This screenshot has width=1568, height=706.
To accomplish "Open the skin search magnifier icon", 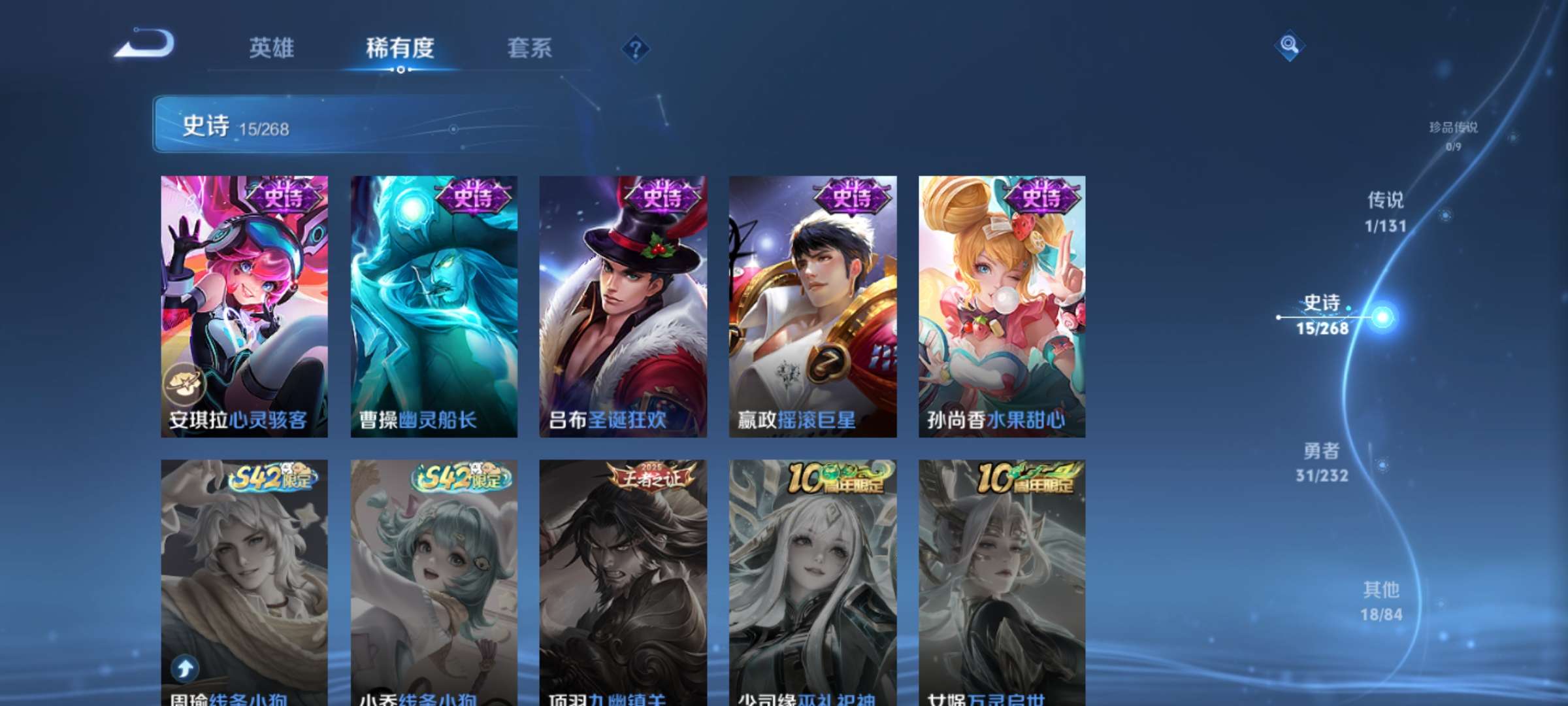I will click(1289, 48).
